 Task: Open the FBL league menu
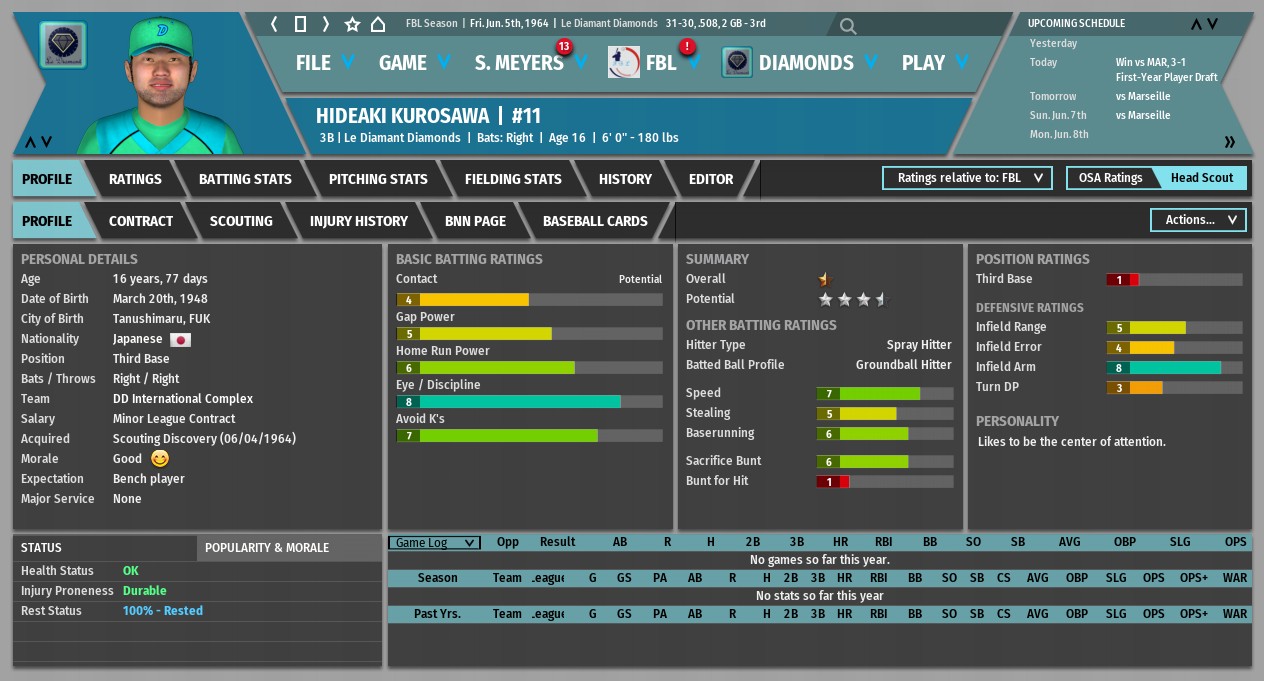(x=660, y=63)
